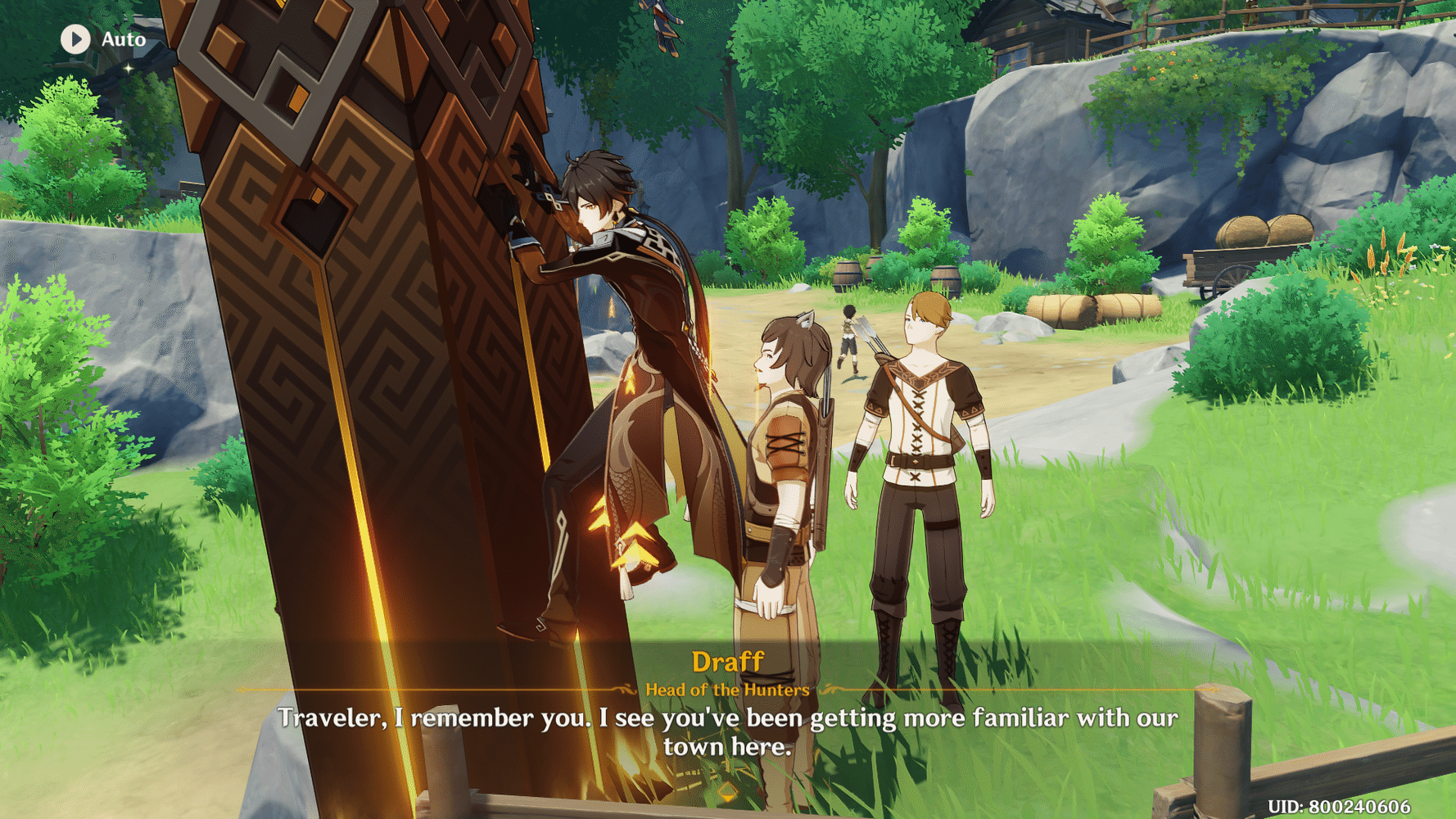Viewport: 1456px width, 819px height.
Task: Click Draff's character name label
Action: pos(727,660)
